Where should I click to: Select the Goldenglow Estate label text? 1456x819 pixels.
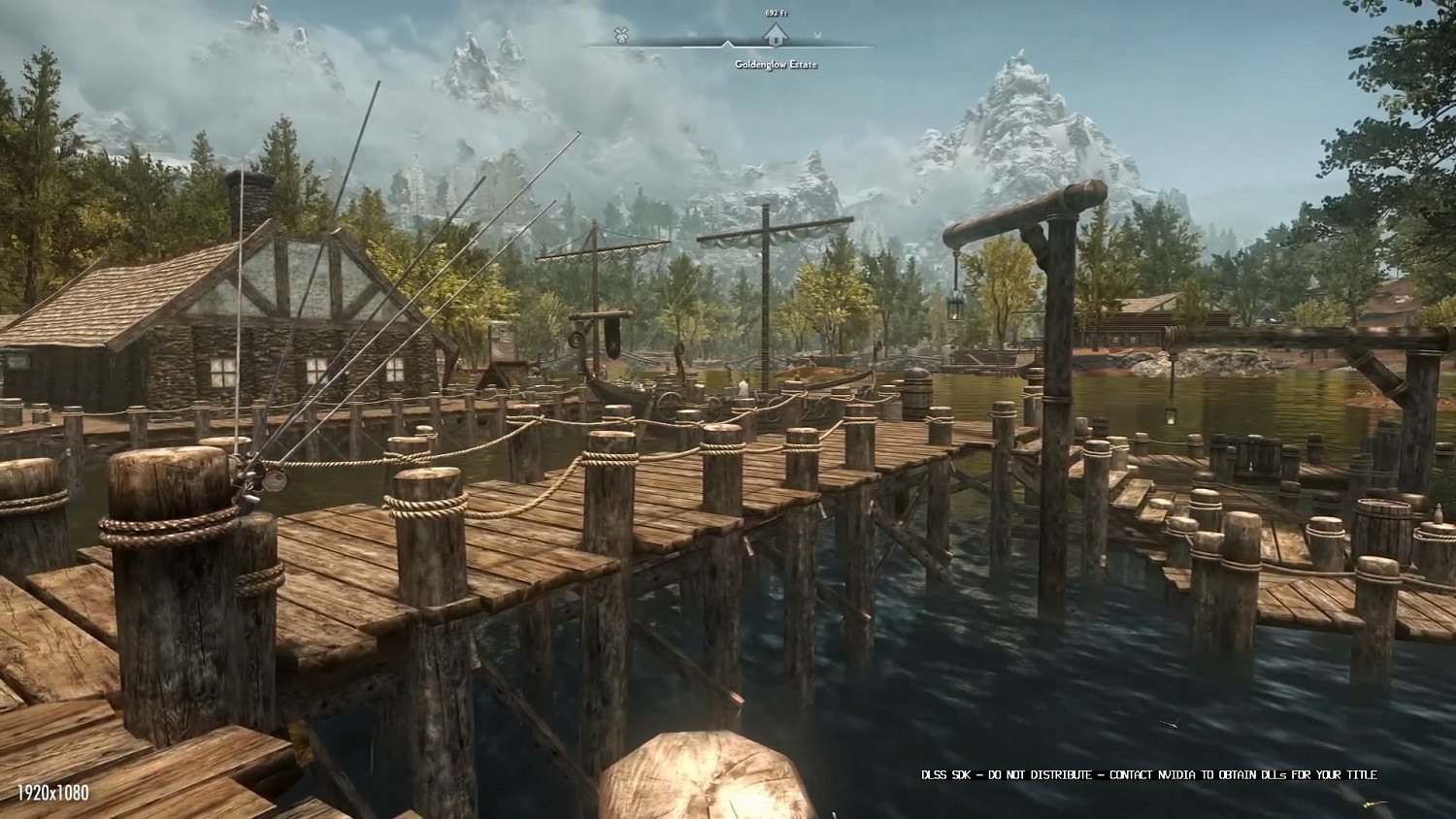pos(776,65)
